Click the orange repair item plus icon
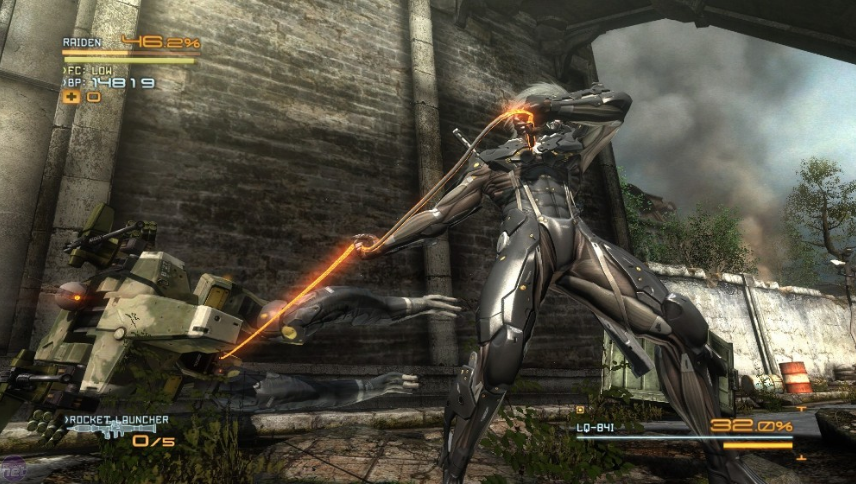The height and width of the screenshot is (485, 856). (72, 97)
